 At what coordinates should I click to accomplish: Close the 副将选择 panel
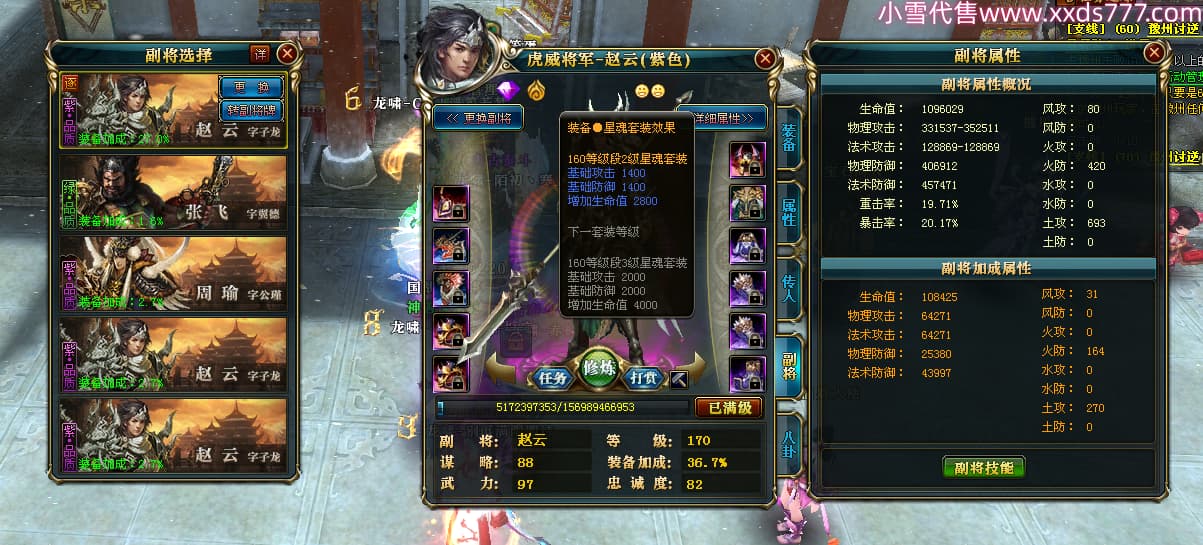pyautogui.click(x=287, y=54)
